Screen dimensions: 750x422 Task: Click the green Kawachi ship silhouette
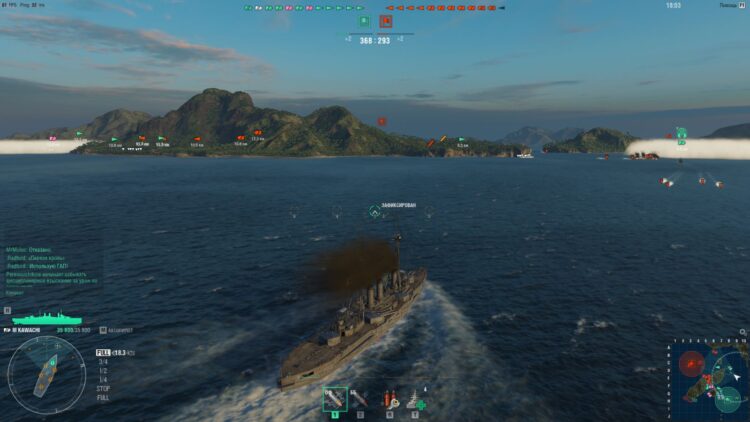click(45, 318)
